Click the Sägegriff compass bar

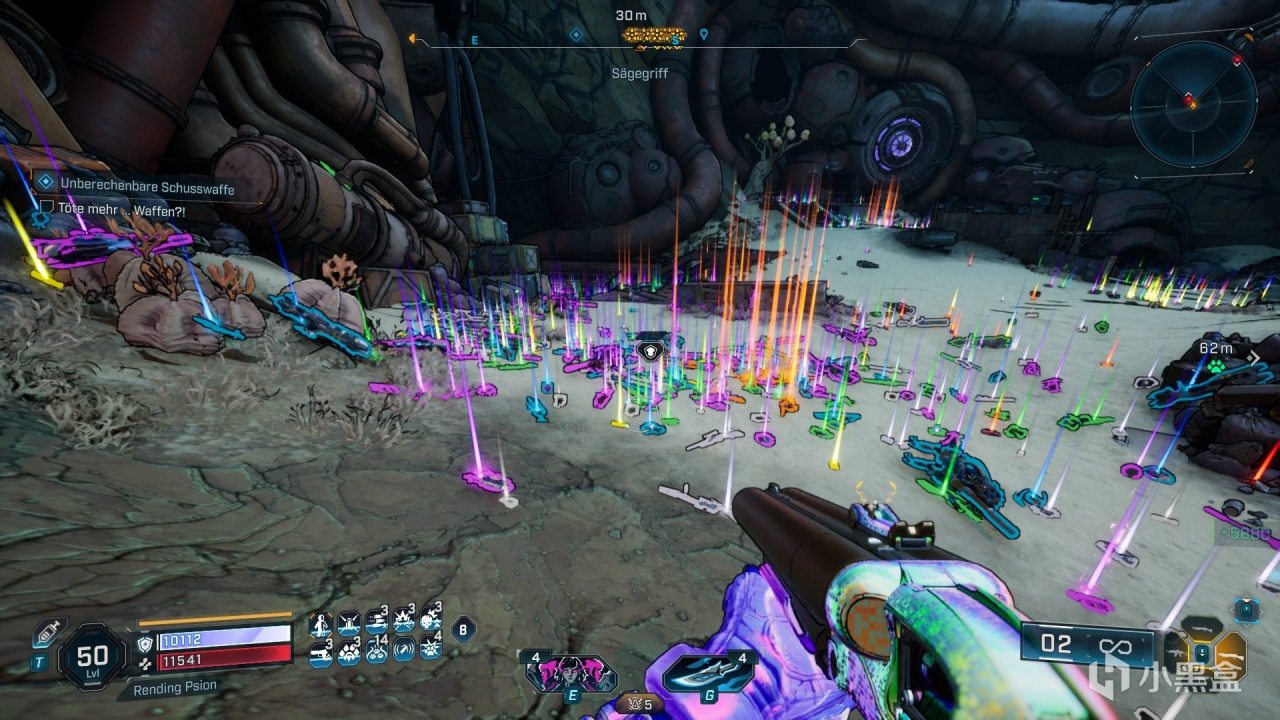coord(640,41)
